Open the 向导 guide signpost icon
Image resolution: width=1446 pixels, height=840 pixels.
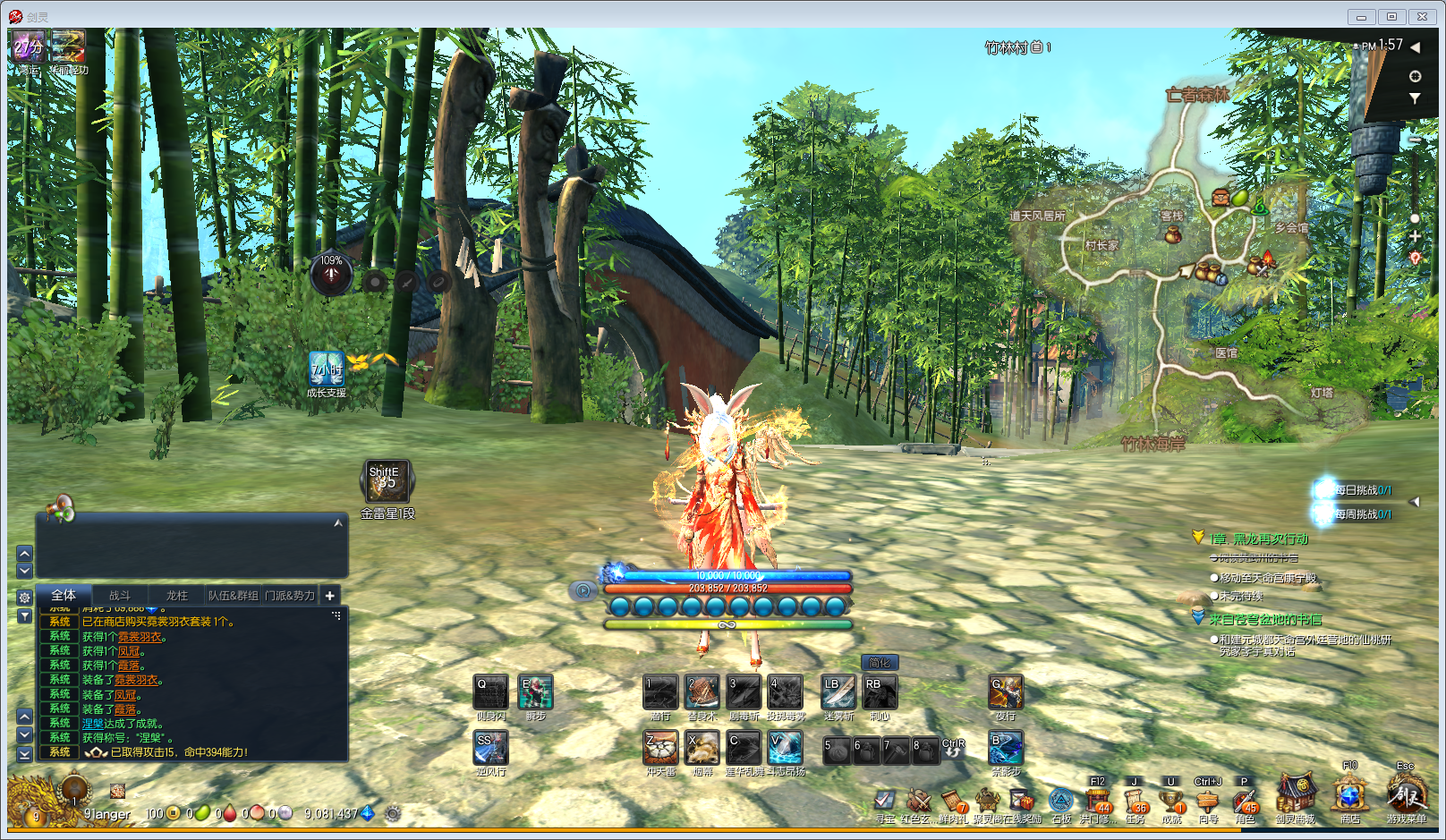[1207, 802]
